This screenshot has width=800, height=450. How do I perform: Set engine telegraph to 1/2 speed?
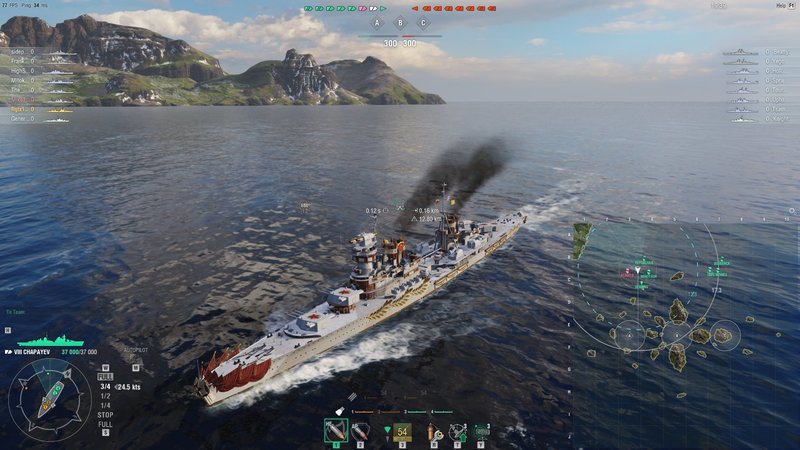[104, 395]
